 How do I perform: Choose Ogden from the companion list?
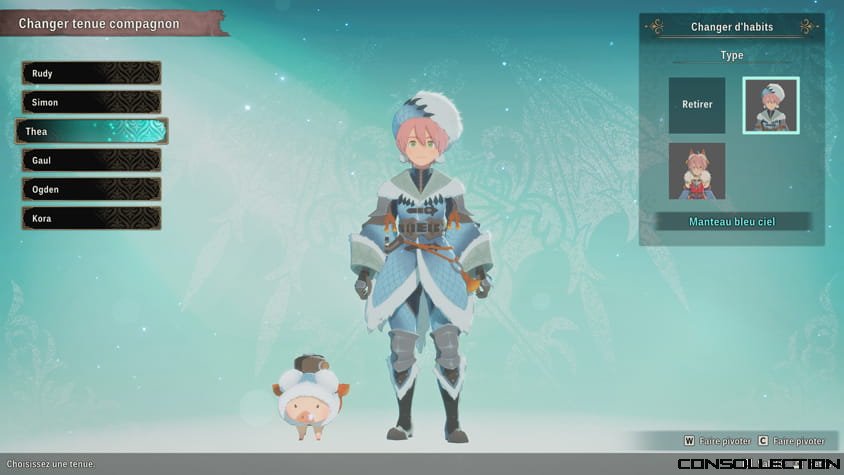(91, 189)
